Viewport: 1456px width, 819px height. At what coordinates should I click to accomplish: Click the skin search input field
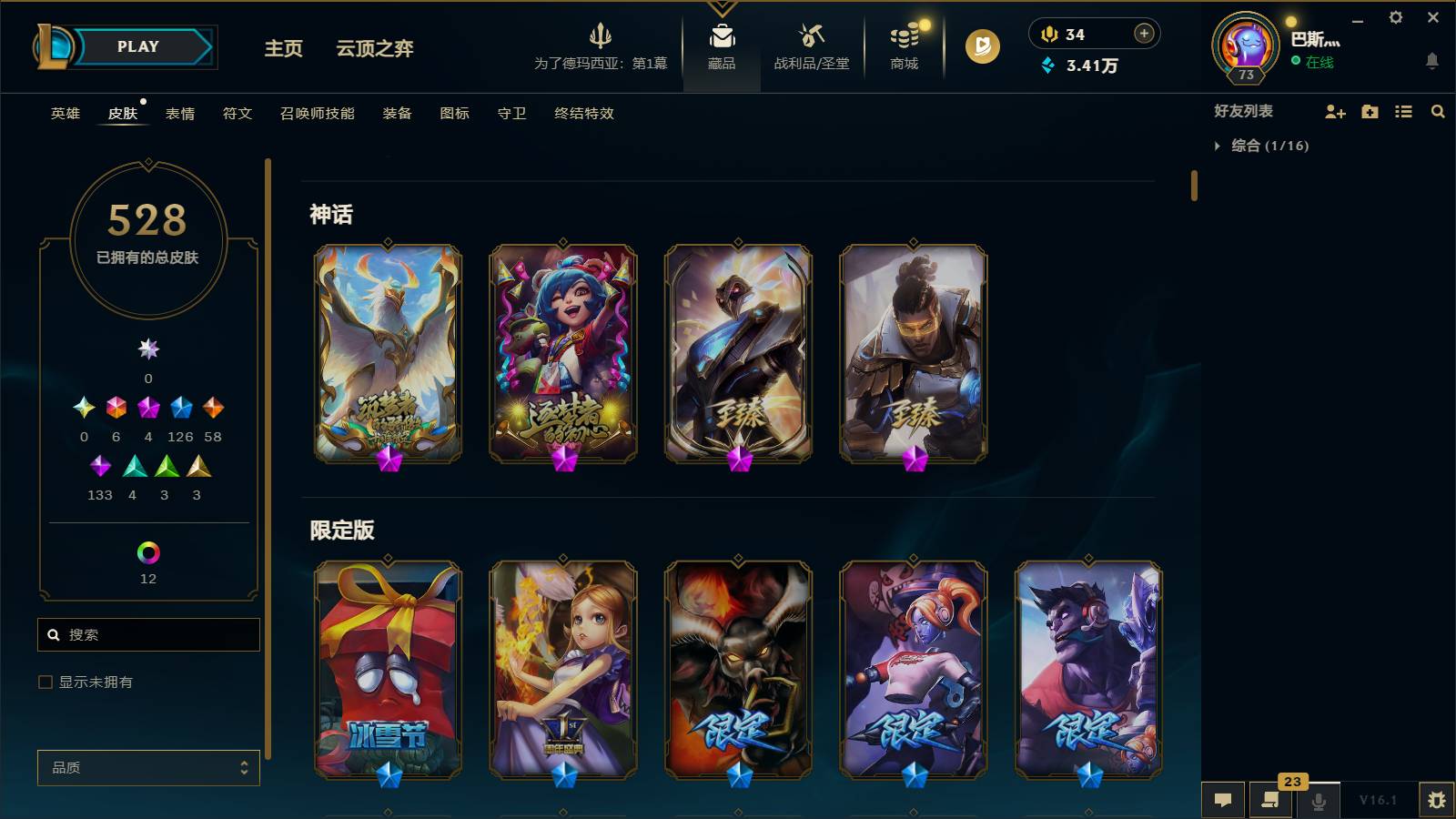(x=148, y=634)
